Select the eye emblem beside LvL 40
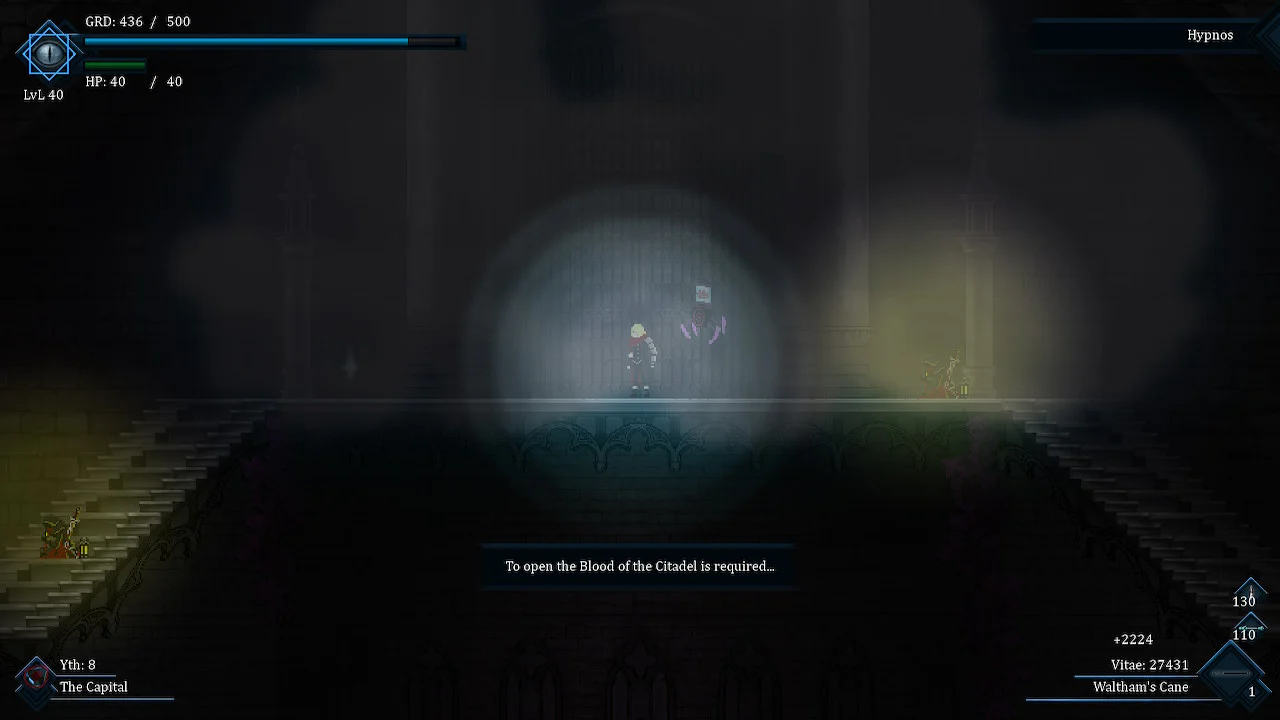 pos(48,55)
